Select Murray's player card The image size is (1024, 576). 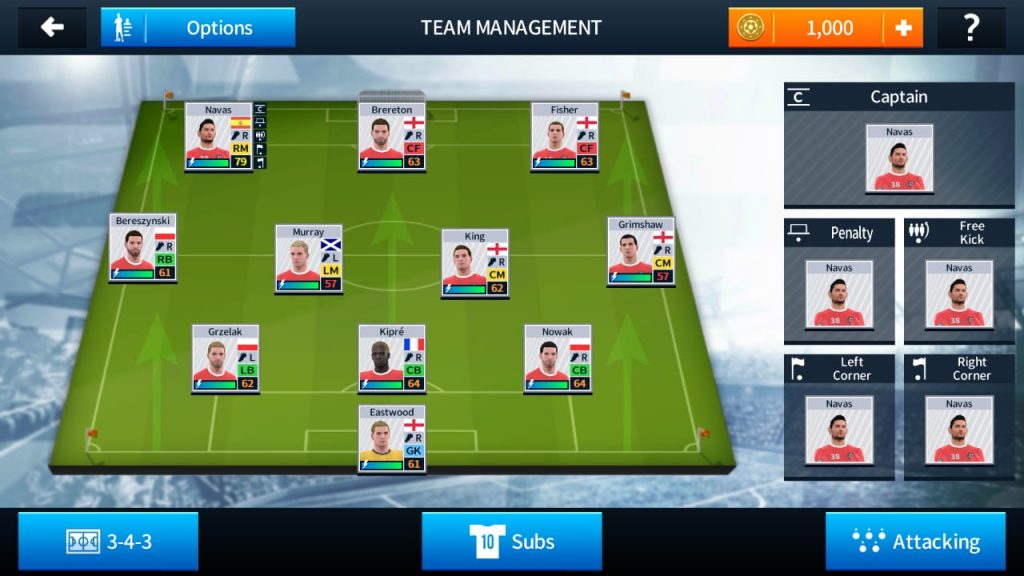[308, 259]
